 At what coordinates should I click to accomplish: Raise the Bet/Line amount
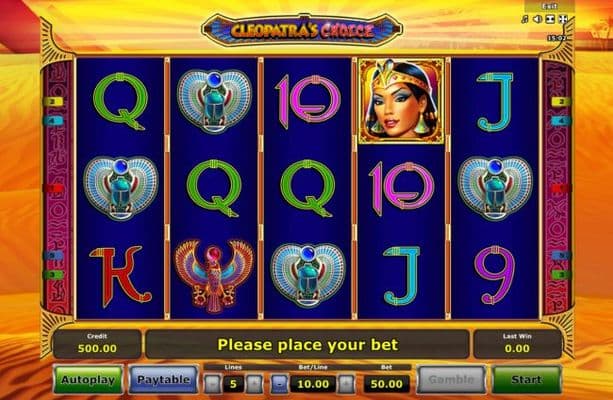coord(347,382)
